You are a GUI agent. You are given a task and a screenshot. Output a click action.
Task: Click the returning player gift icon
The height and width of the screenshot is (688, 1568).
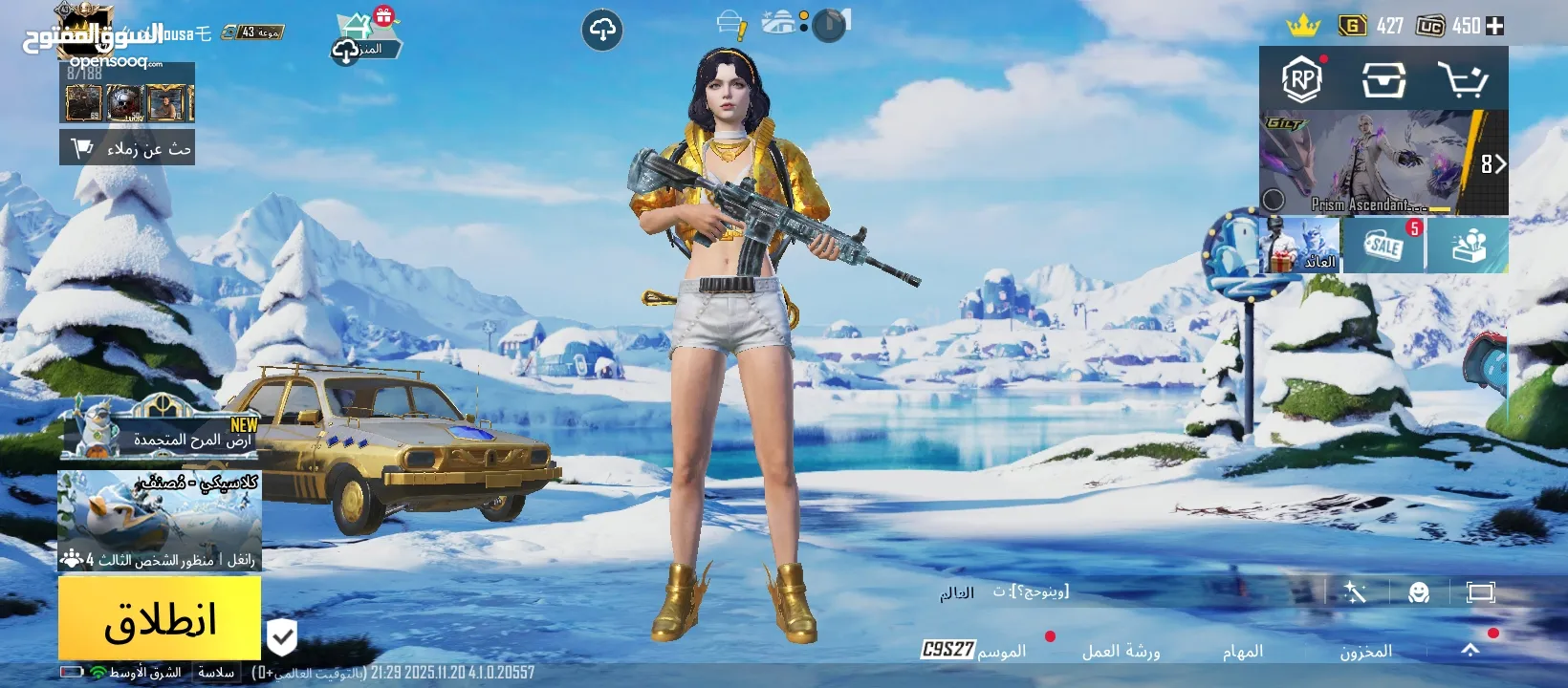(1299, 246)
